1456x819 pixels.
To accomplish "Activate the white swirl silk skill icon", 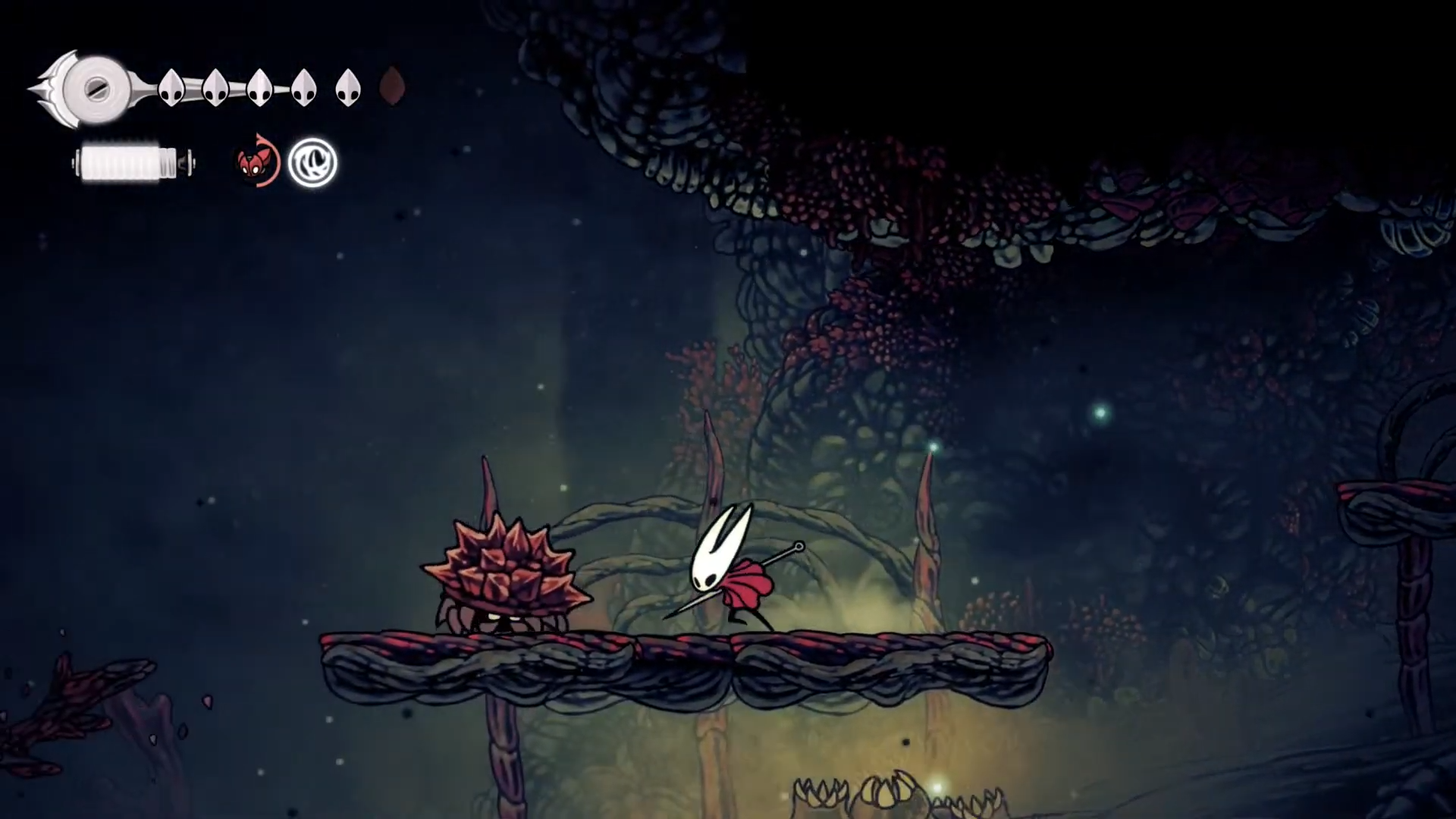I will coord(312,162).
